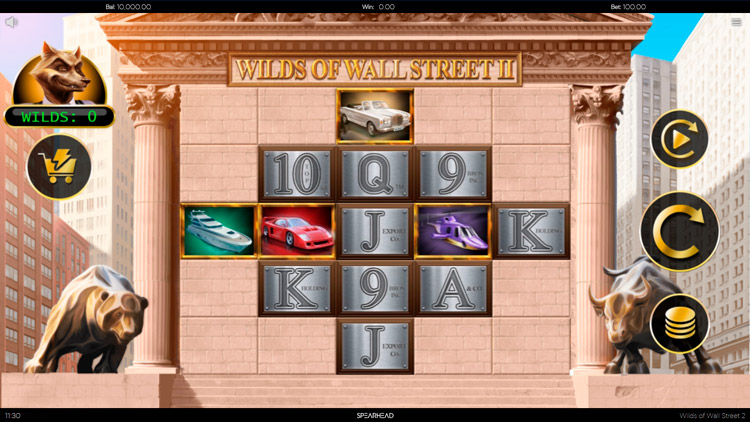The height and width of the screenshot is (422, 750).
Task: Open the bonus buy cart button
Action: 59,166
